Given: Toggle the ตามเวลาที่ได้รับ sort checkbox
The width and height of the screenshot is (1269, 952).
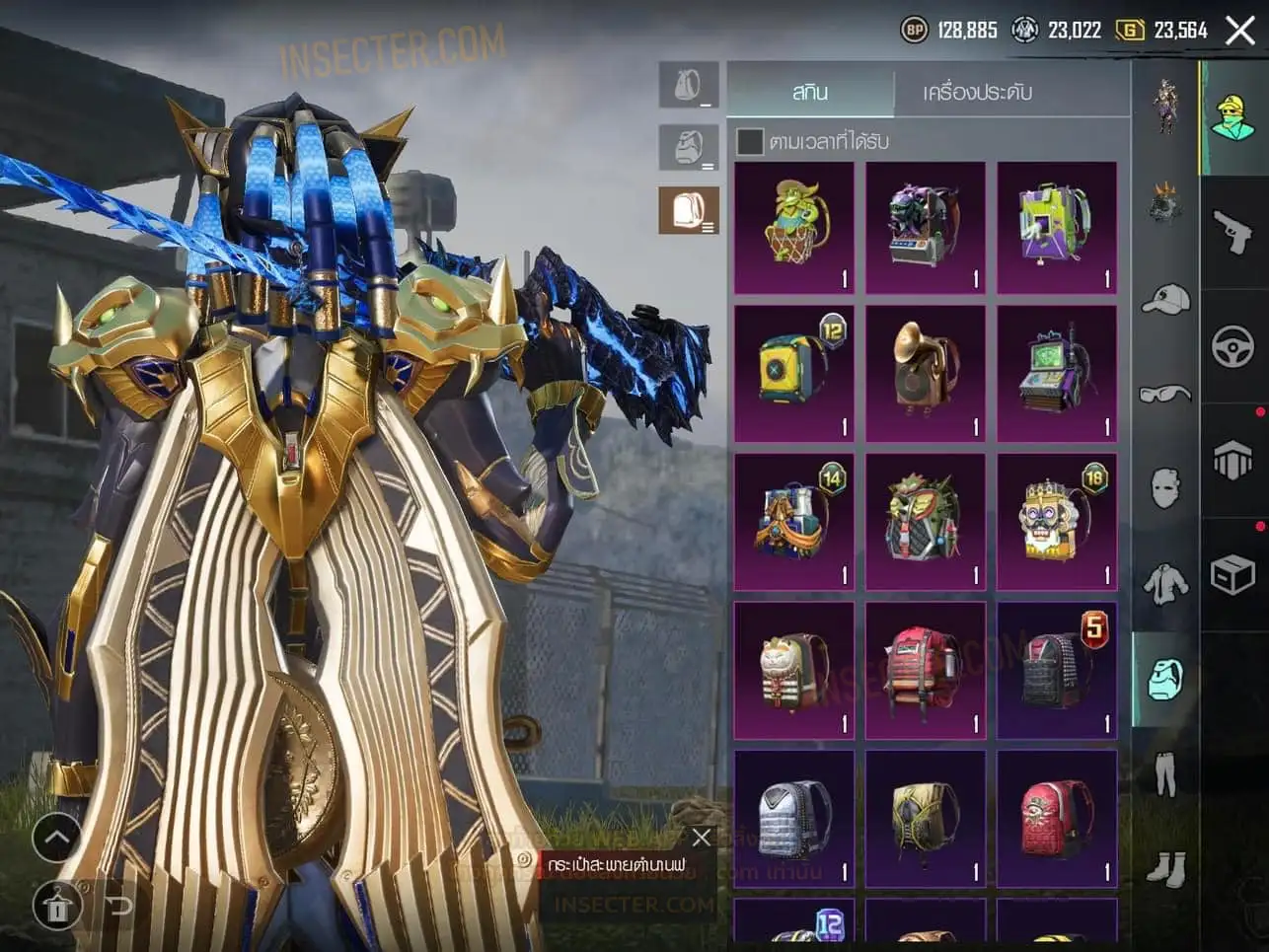Looking at the screenshot, I should click(750, 142).
